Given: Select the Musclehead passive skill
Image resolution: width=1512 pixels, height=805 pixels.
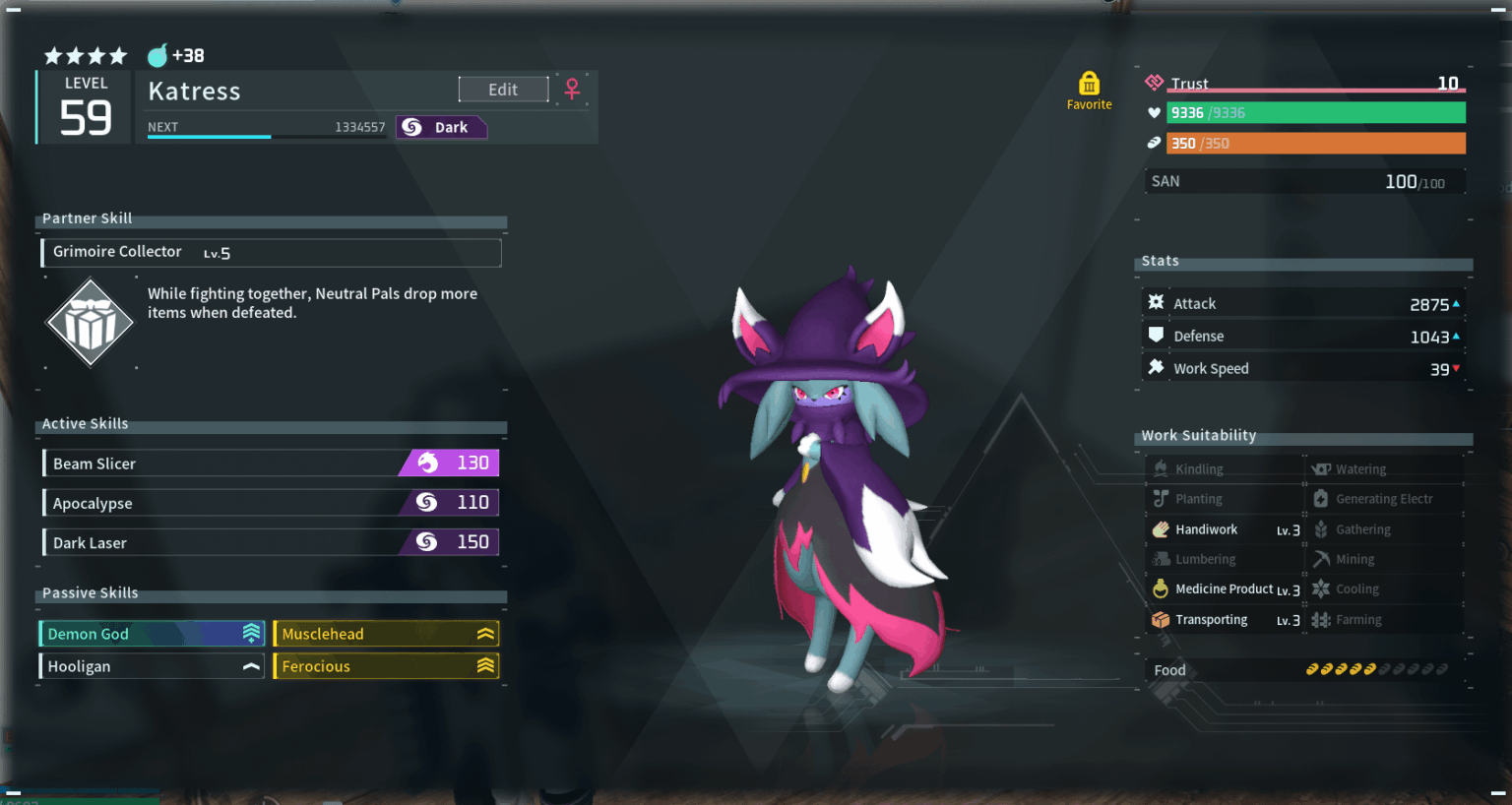Looking at the screenshot, I should coord(386,634).
